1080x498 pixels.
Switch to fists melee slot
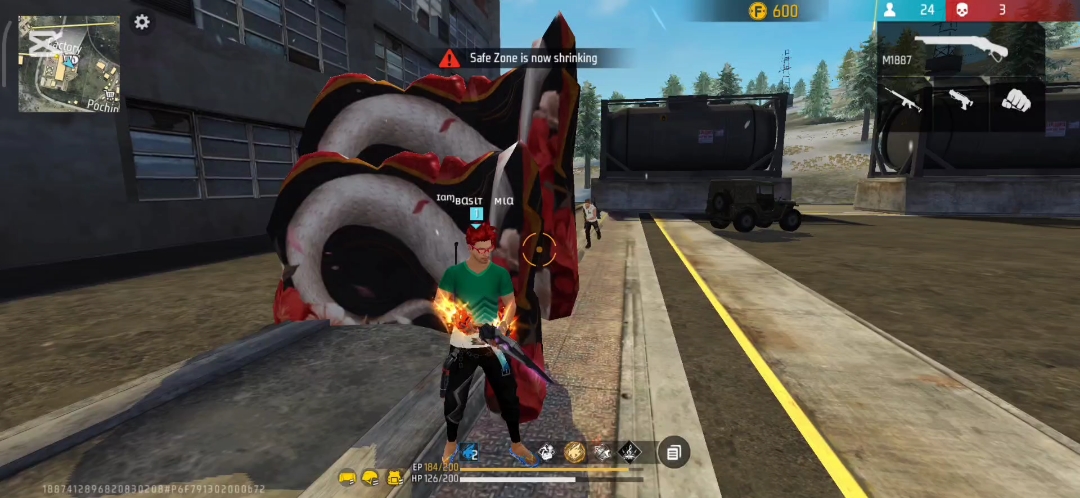pos(1016,100)
